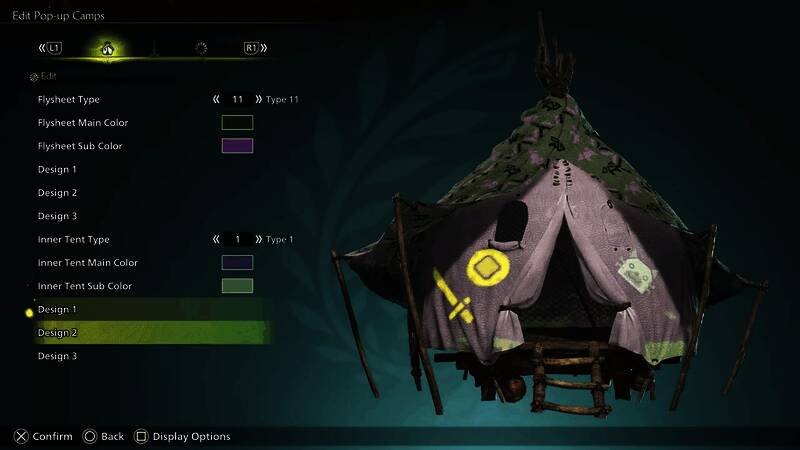Choose the Flysheet Main Color option
This screenshot has width=800, height=450.
click(82, 123)
